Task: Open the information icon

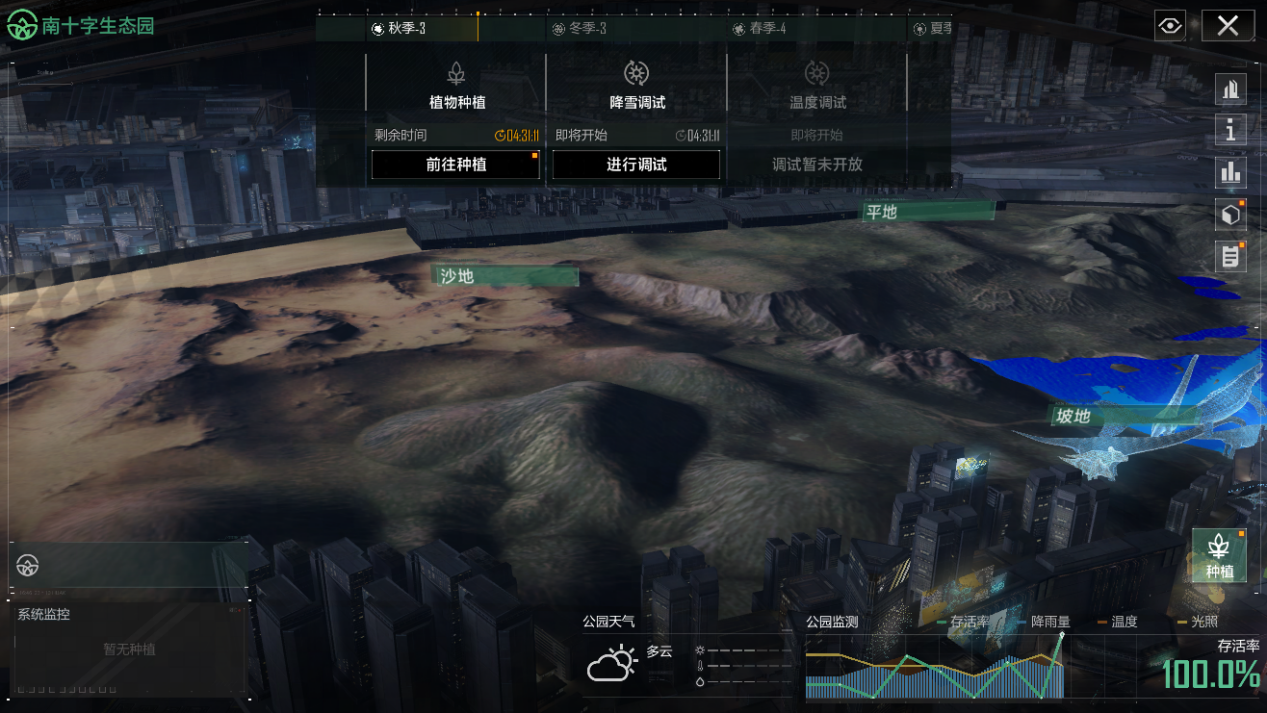Action: [1230, 130]
